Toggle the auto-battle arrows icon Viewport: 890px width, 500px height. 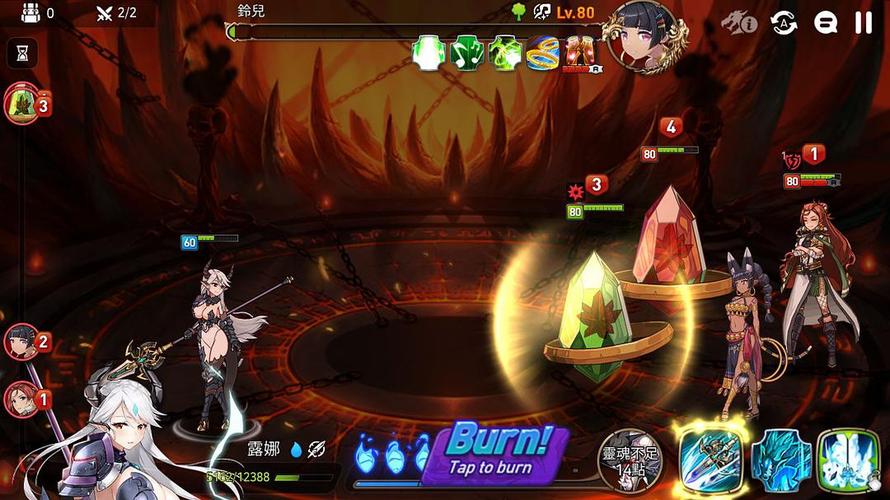783,22
